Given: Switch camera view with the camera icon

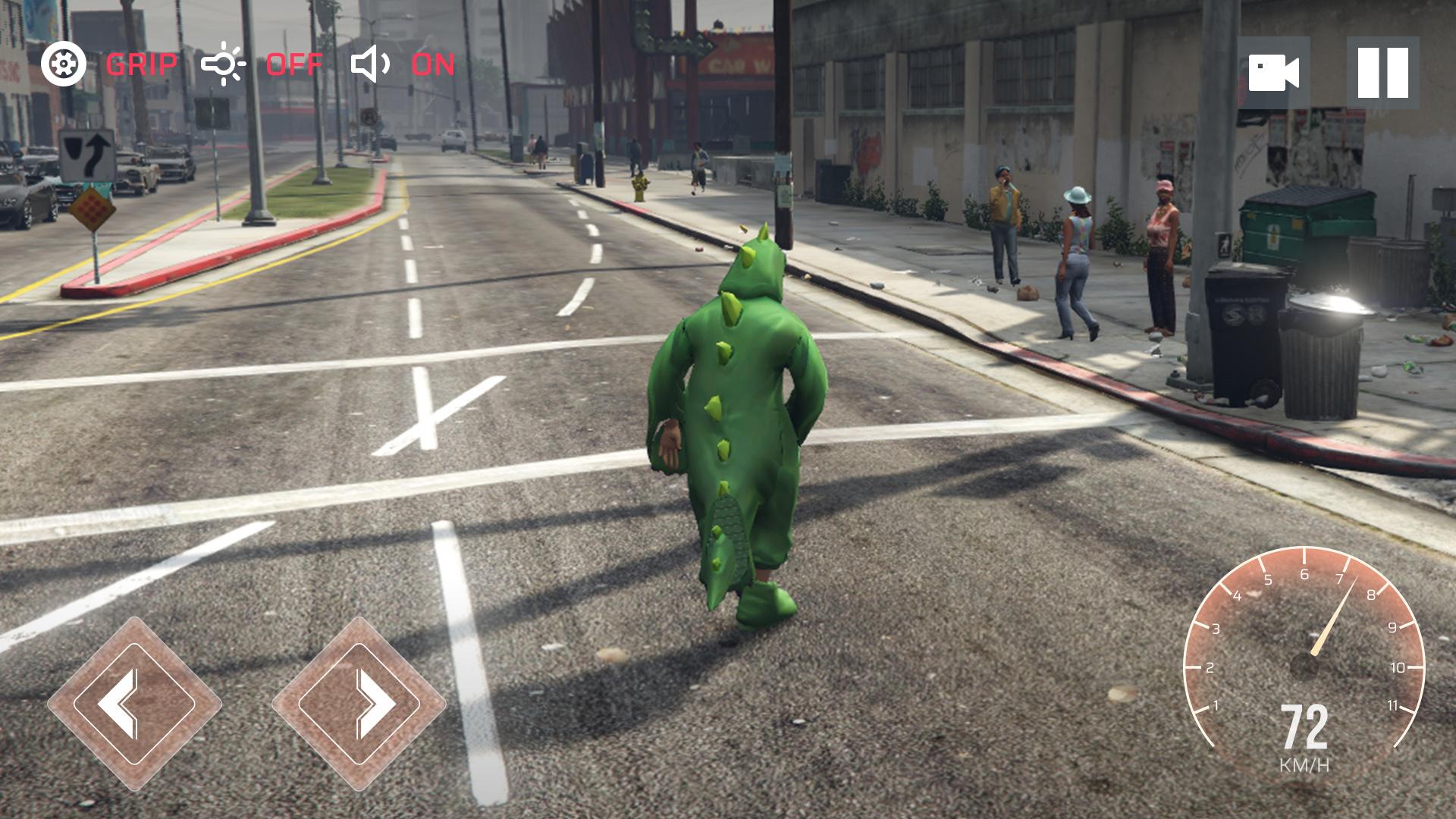Looking at the screenshot, I should tap(1273, 73).
